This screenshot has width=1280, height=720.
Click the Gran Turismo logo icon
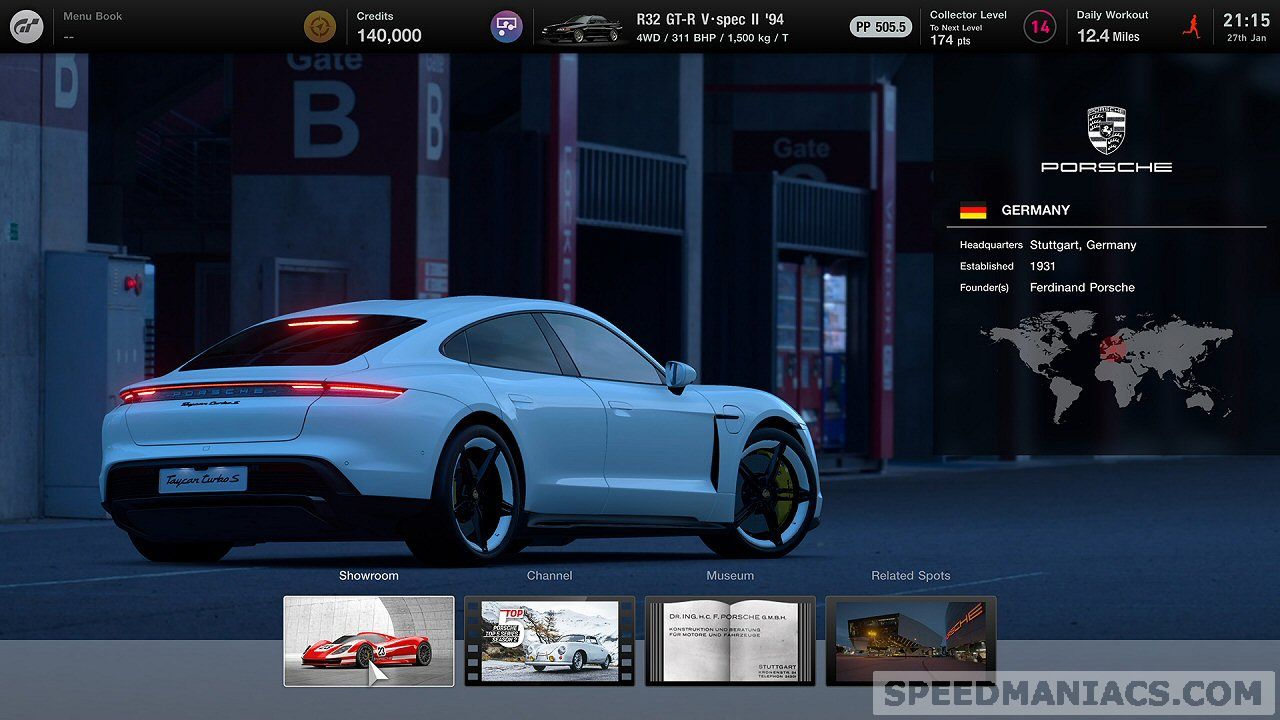[x=27, y=26]
